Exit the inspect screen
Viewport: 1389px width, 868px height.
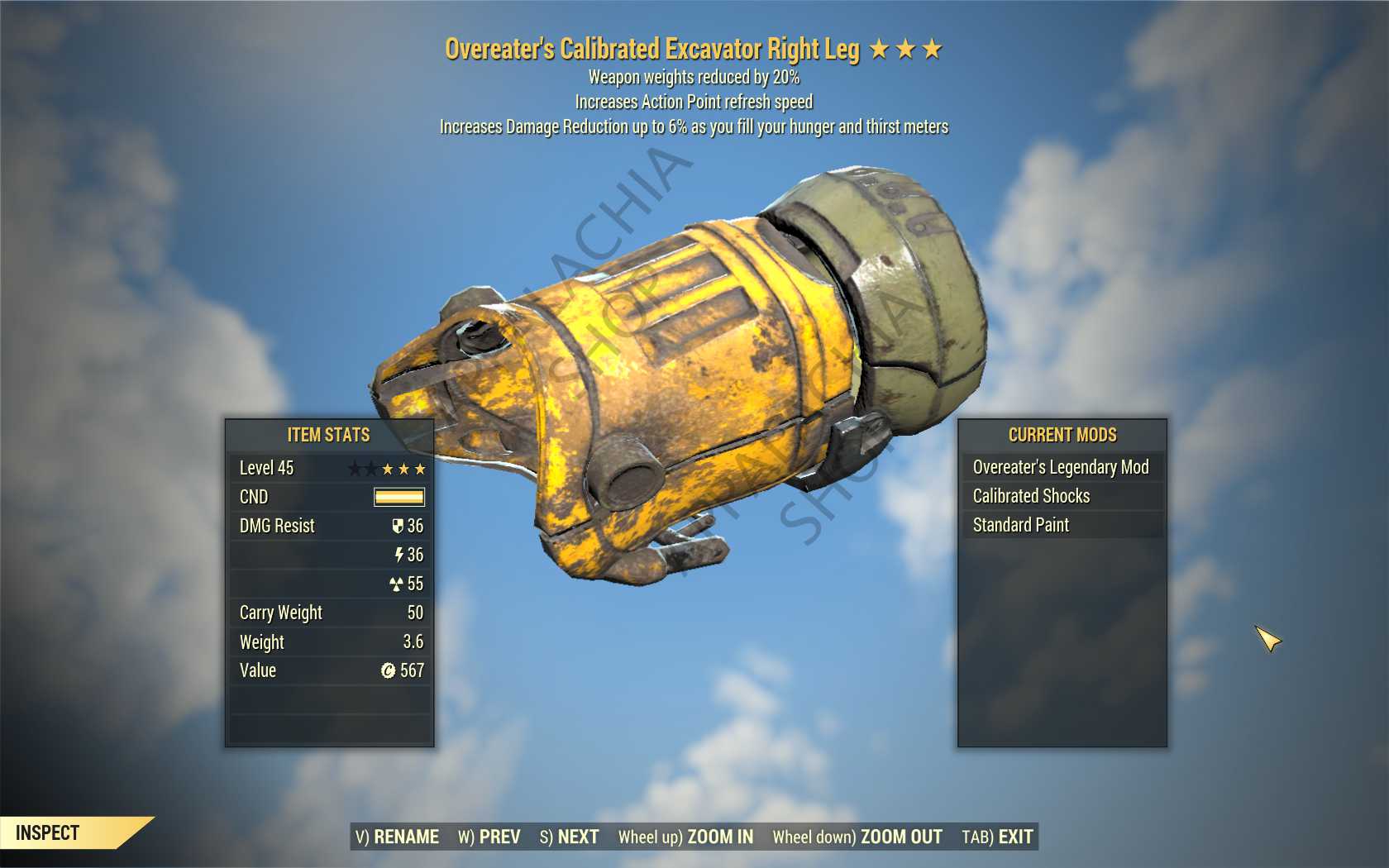[x=997, y=837]
